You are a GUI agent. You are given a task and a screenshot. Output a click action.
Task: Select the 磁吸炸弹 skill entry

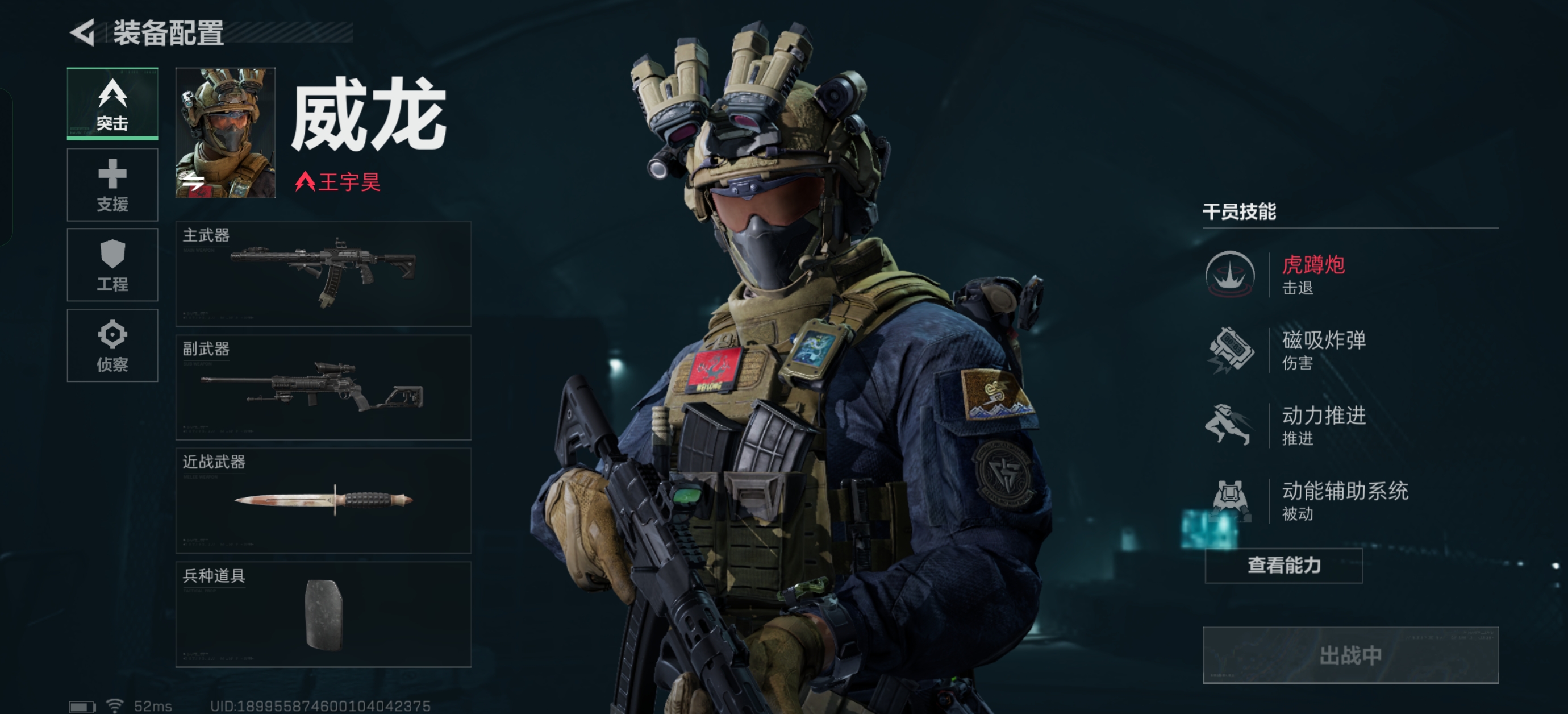point(1290,350)
